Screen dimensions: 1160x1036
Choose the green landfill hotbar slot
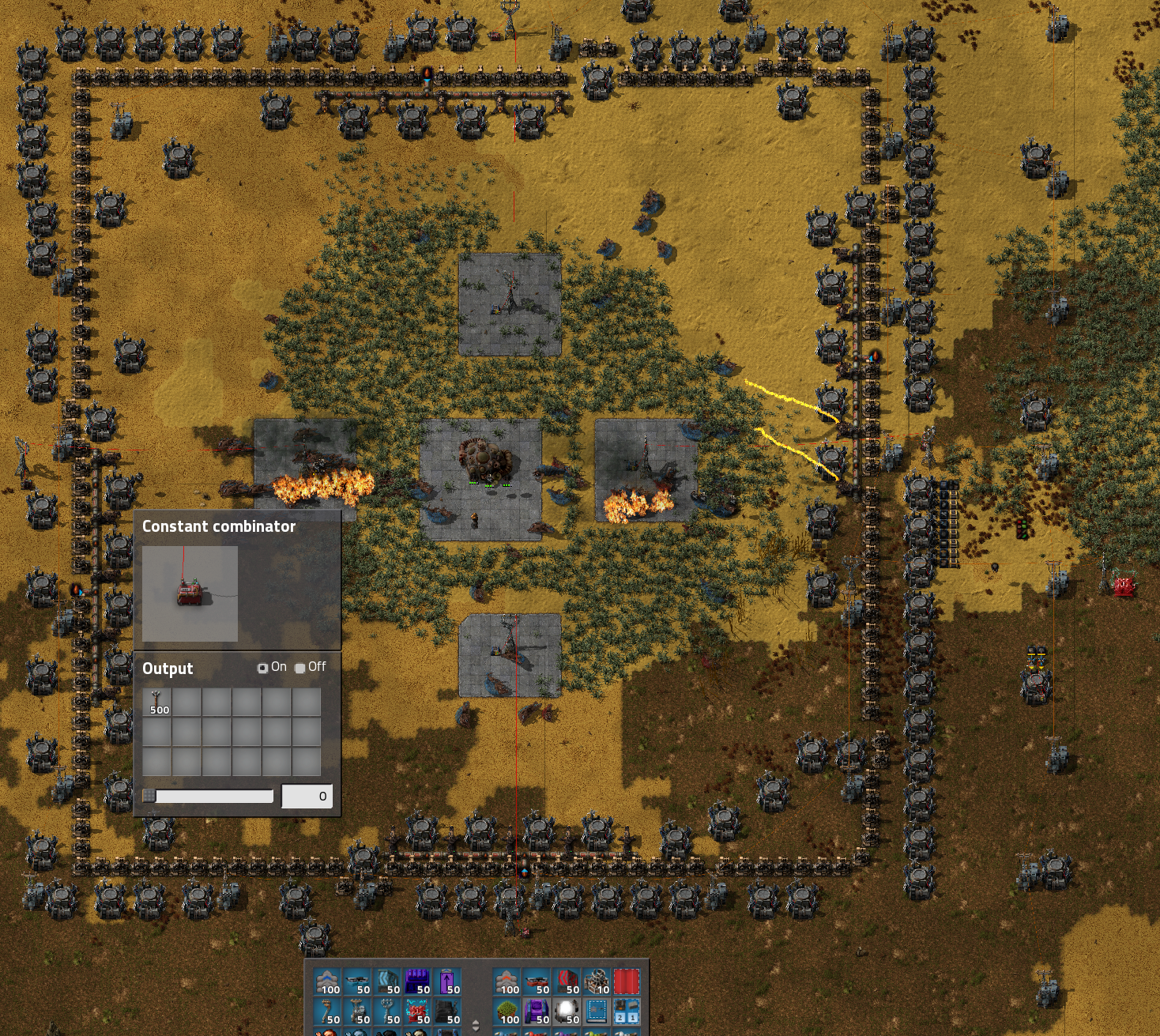507,1012
